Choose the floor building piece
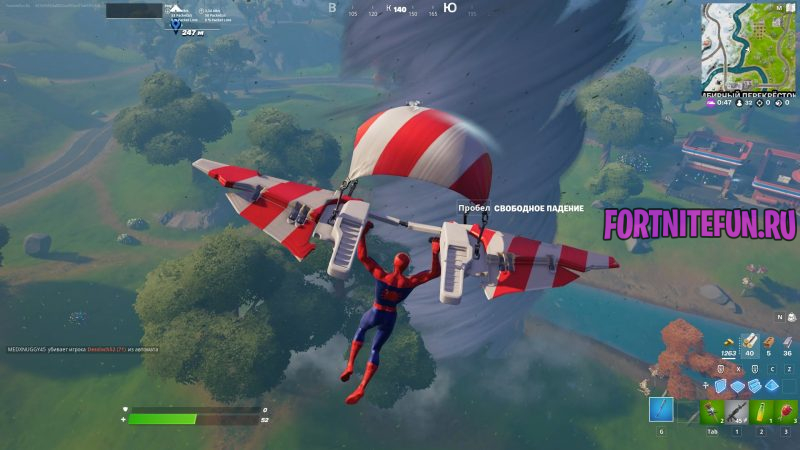 (x=738, y=385)
